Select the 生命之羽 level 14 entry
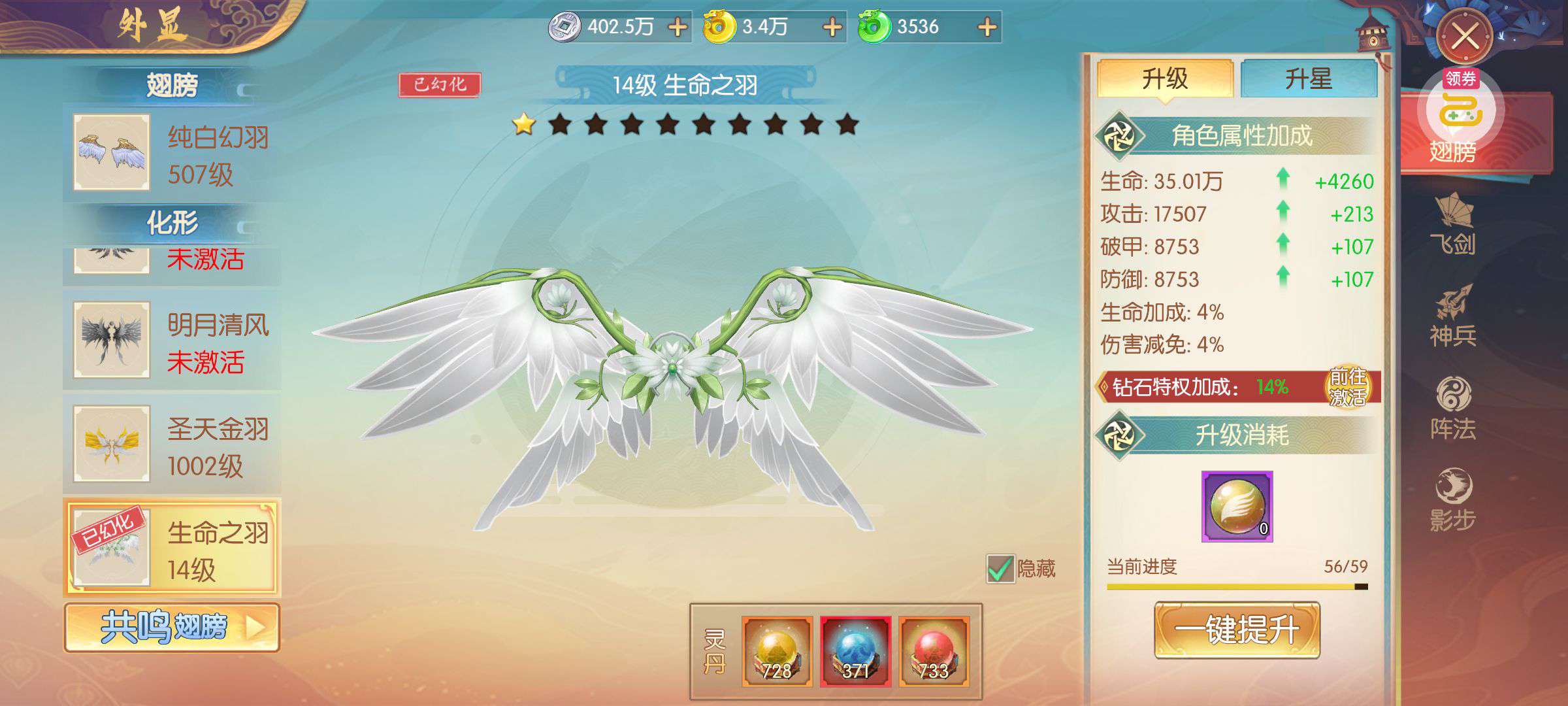 tap(172, 548)
